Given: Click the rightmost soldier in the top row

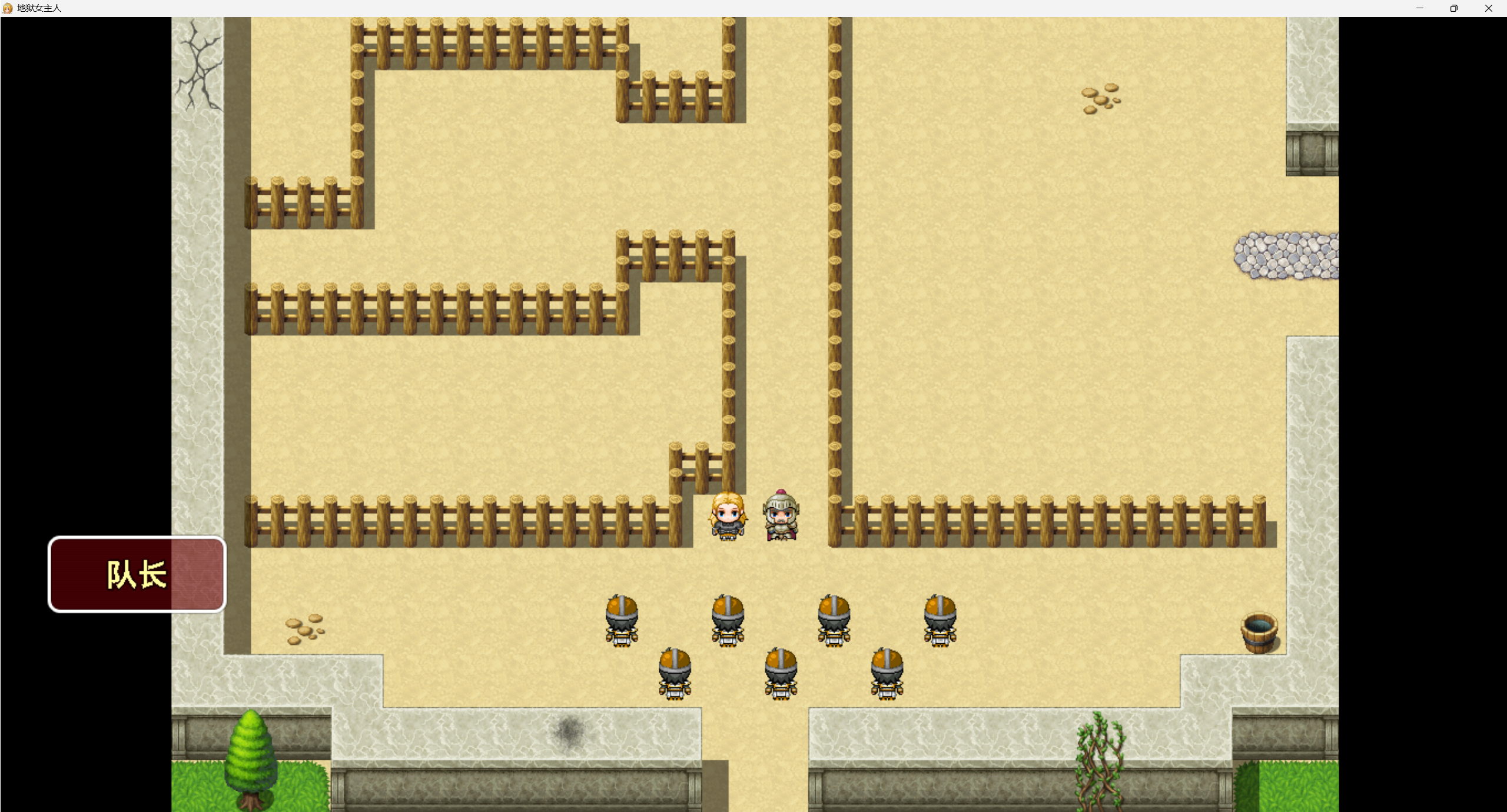Looking at the screenshot, I should (939, 621).
